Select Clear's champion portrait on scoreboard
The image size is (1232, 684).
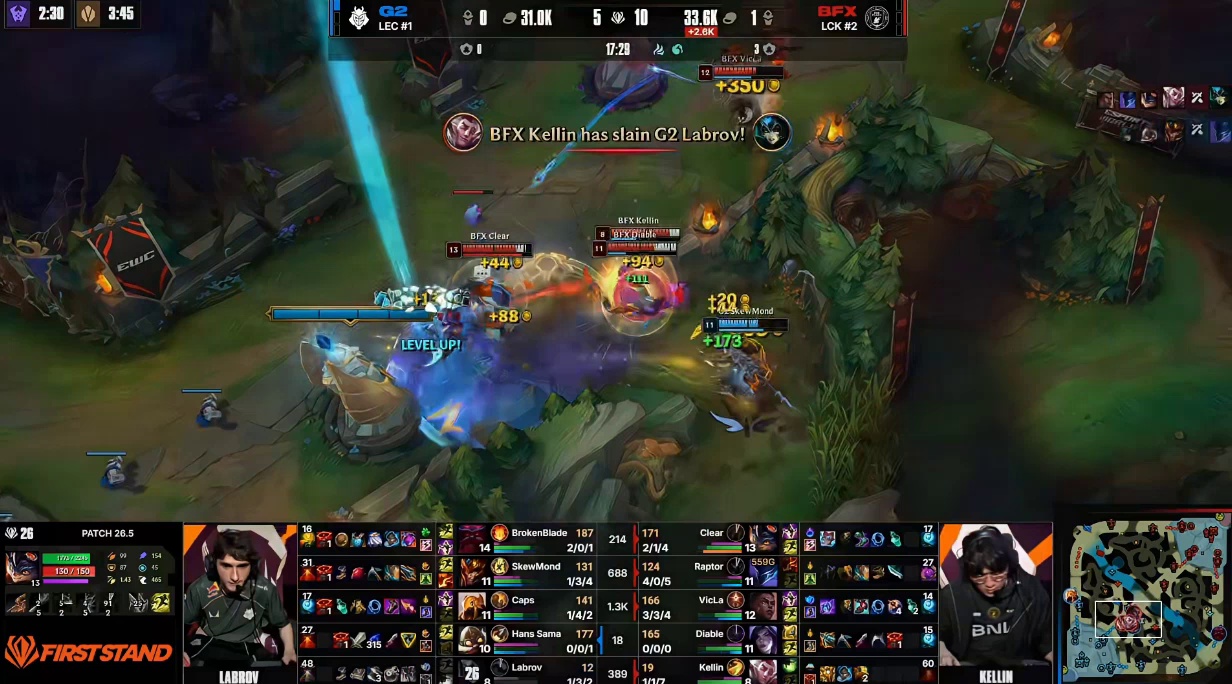[761, 538]
